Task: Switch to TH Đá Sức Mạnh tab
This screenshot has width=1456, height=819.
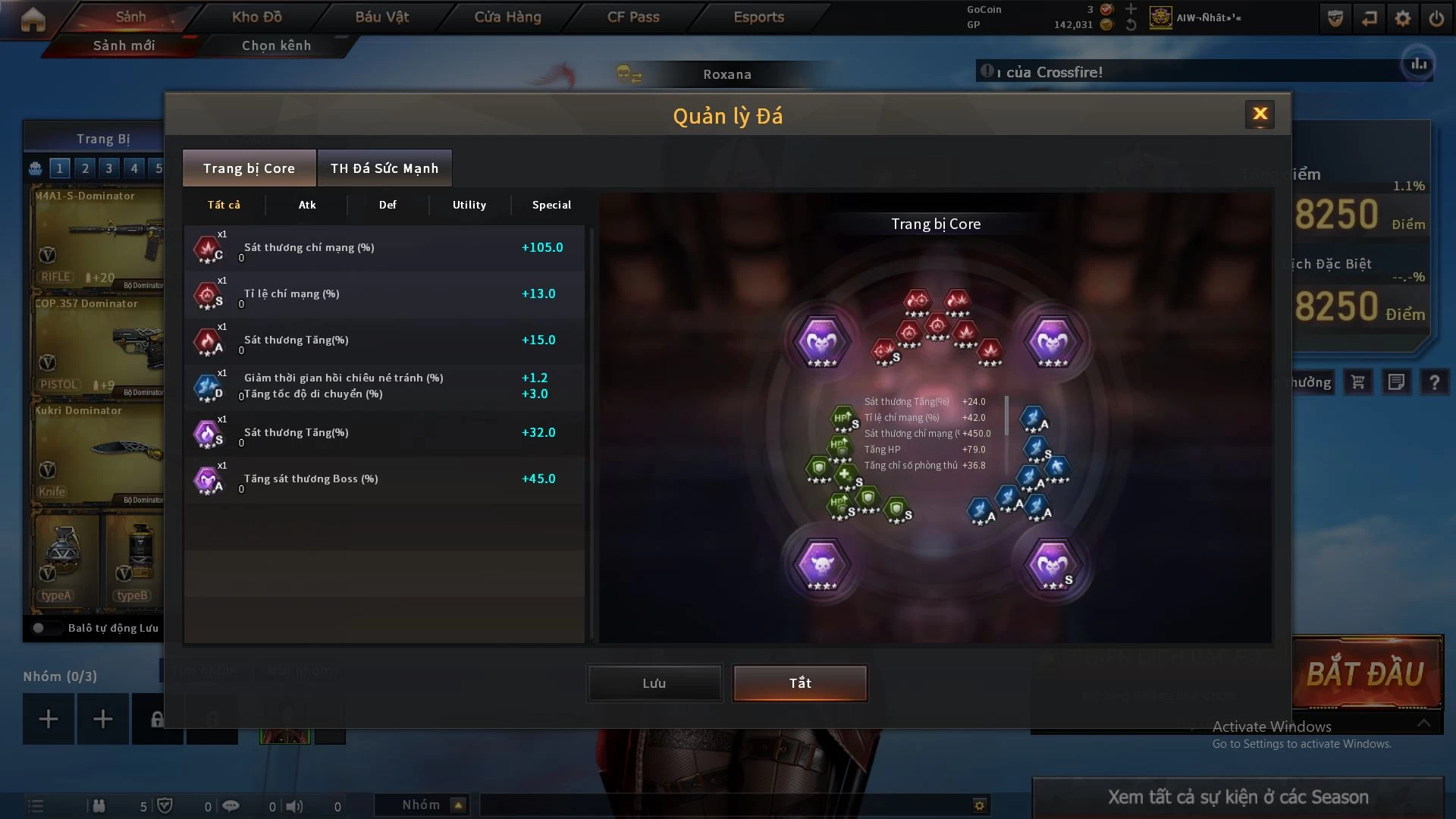Action: 384,168
